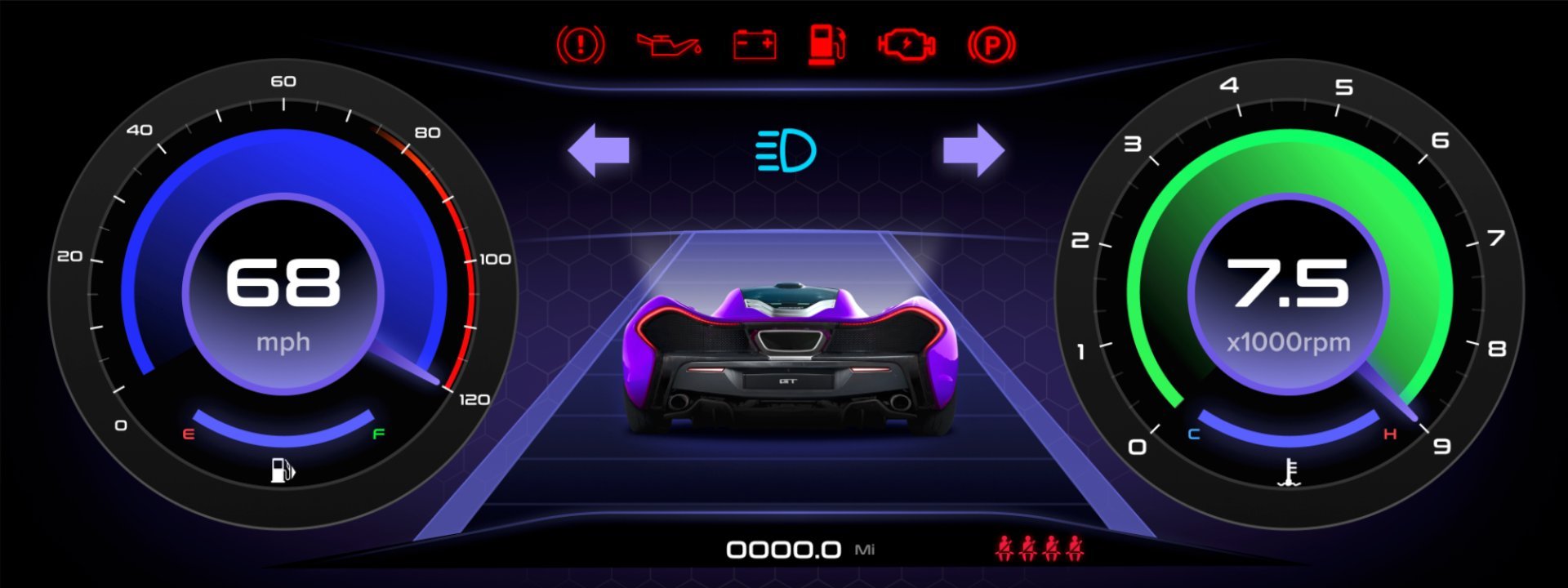This screenshot has width=1568, height=588.
Task: Select the coolant temperature icon below tachometer
Action: (x=1290, y=472)
